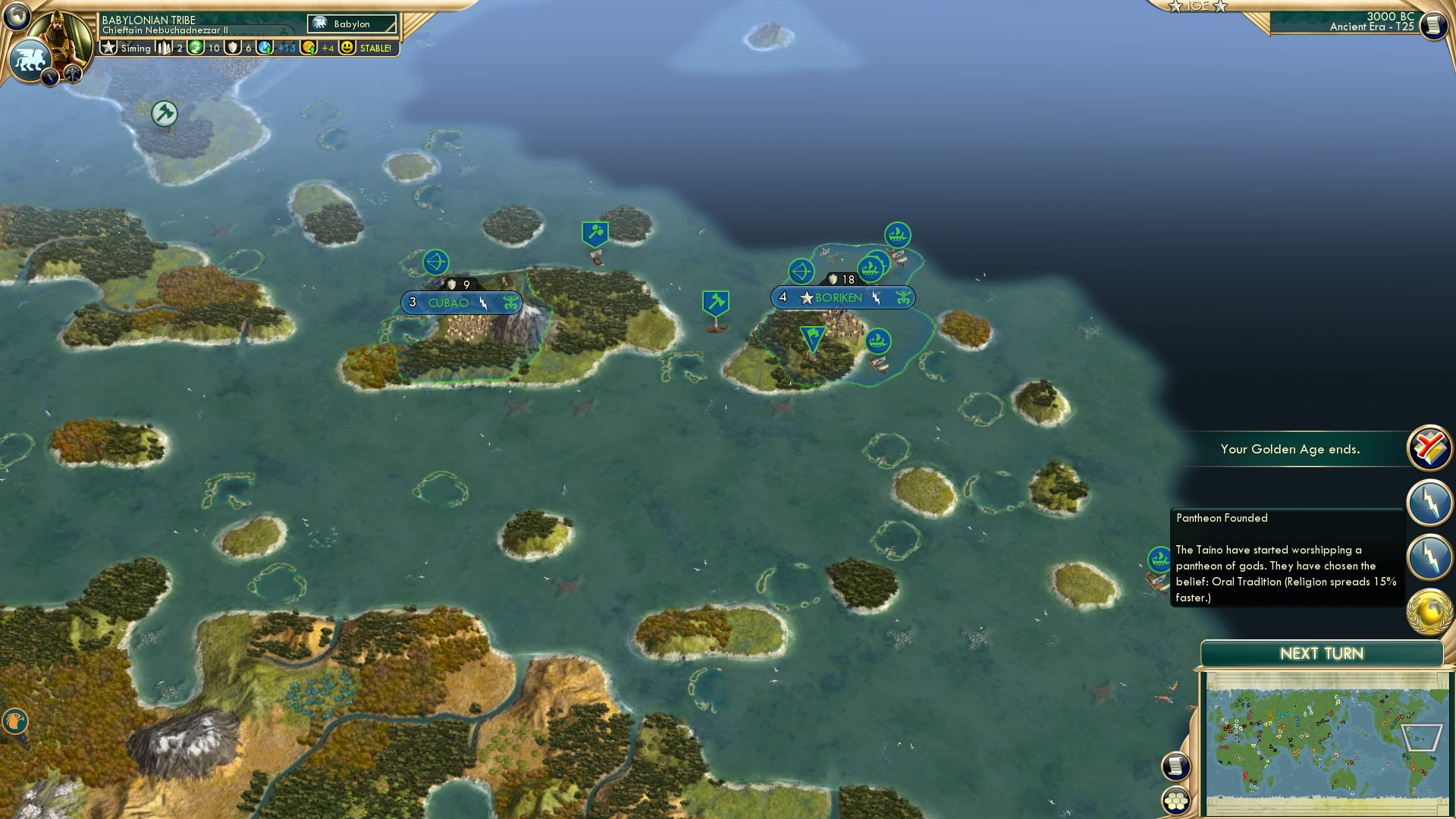Viewport: 1456px width, 819px height.
Task: Open the Babylon civilization dropdown
Action: click(x=353, y=24)
